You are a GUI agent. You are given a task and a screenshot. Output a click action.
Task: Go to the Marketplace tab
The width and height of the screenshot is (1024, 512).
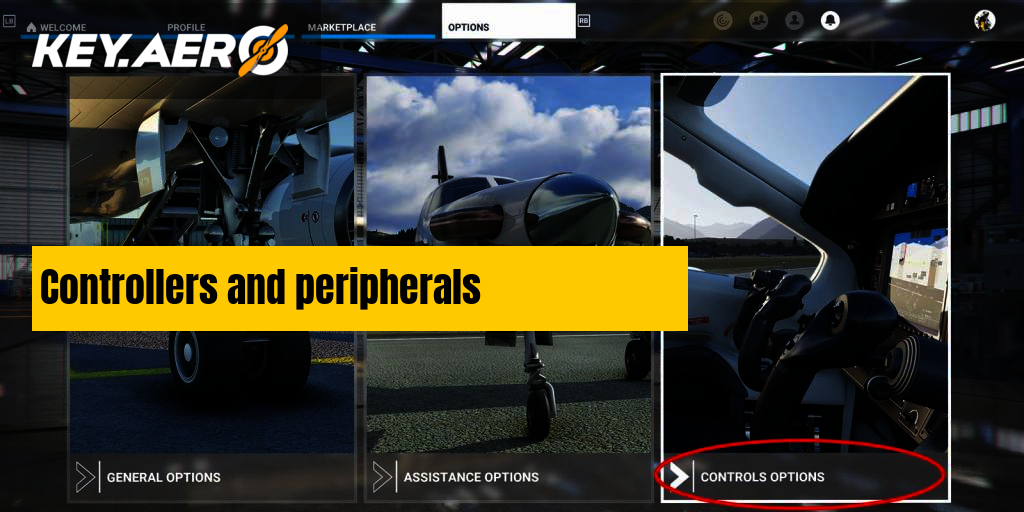click(x=342, y=27)
